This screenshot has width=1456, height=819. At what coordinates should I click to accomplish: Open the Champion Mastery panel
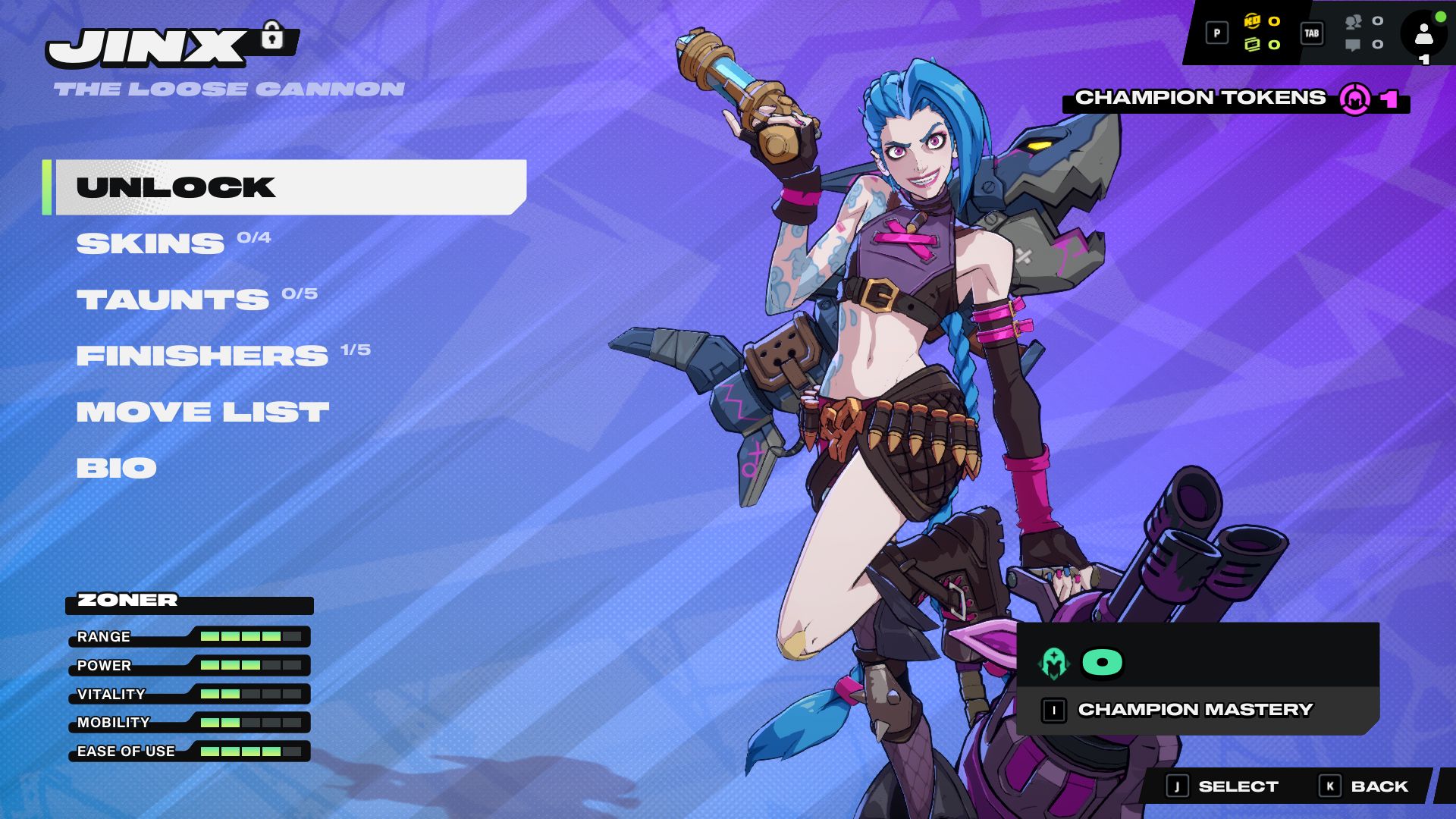pyautogui.click(x=1197, y=710)
